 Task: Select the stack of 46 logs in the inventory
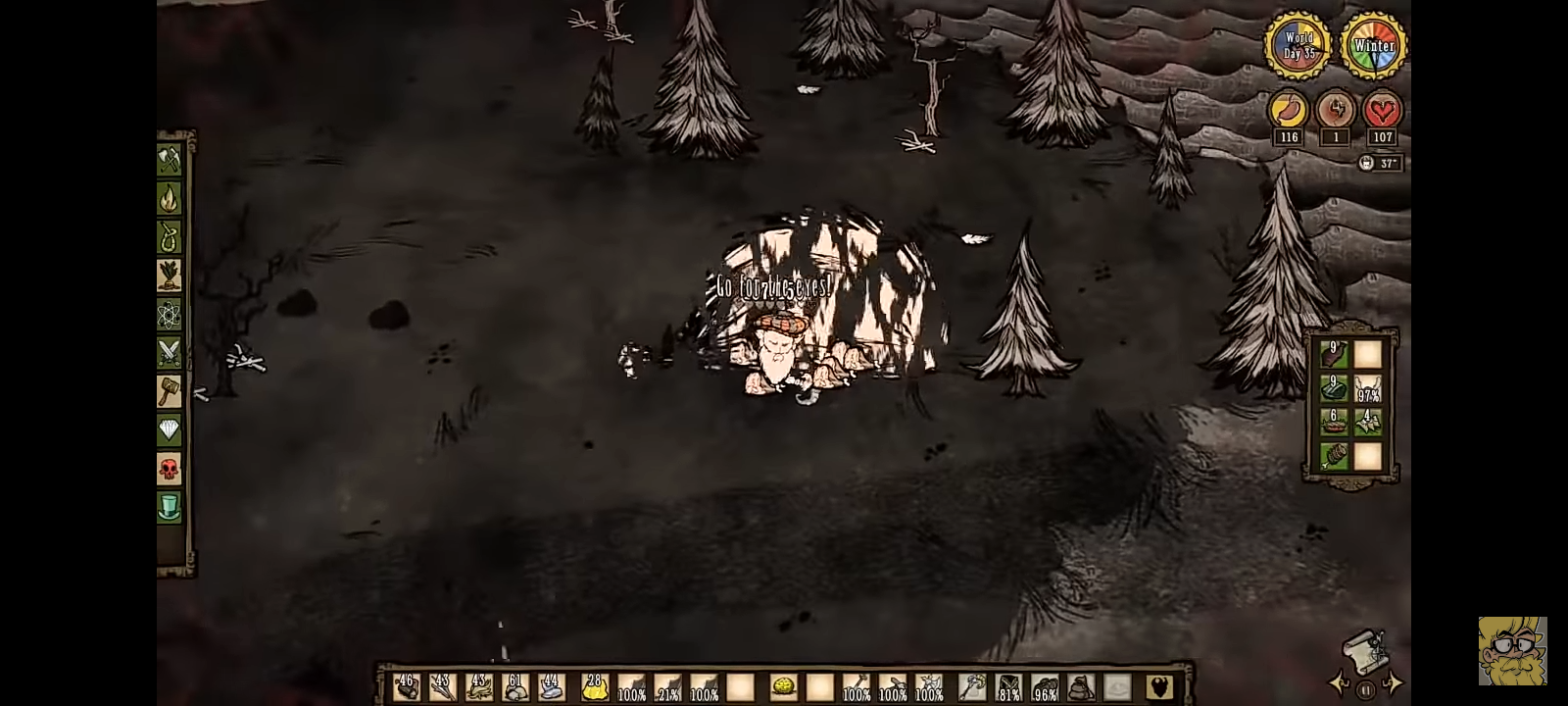point(407,687)
